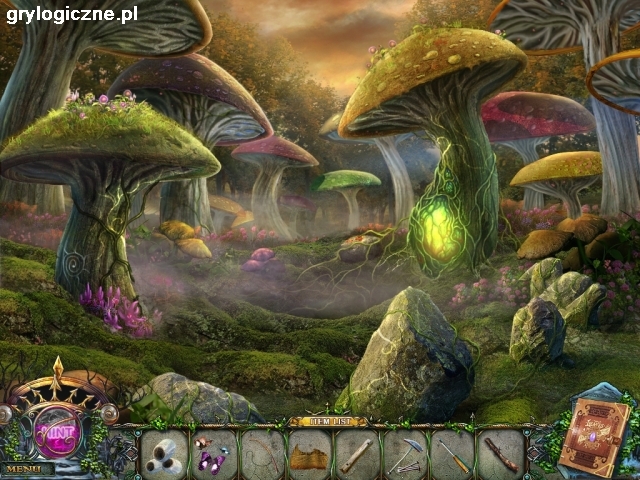The image size is (640, 480).
Task: Click the inventory left scroll arrow
Action: click(x=129, y=455)
